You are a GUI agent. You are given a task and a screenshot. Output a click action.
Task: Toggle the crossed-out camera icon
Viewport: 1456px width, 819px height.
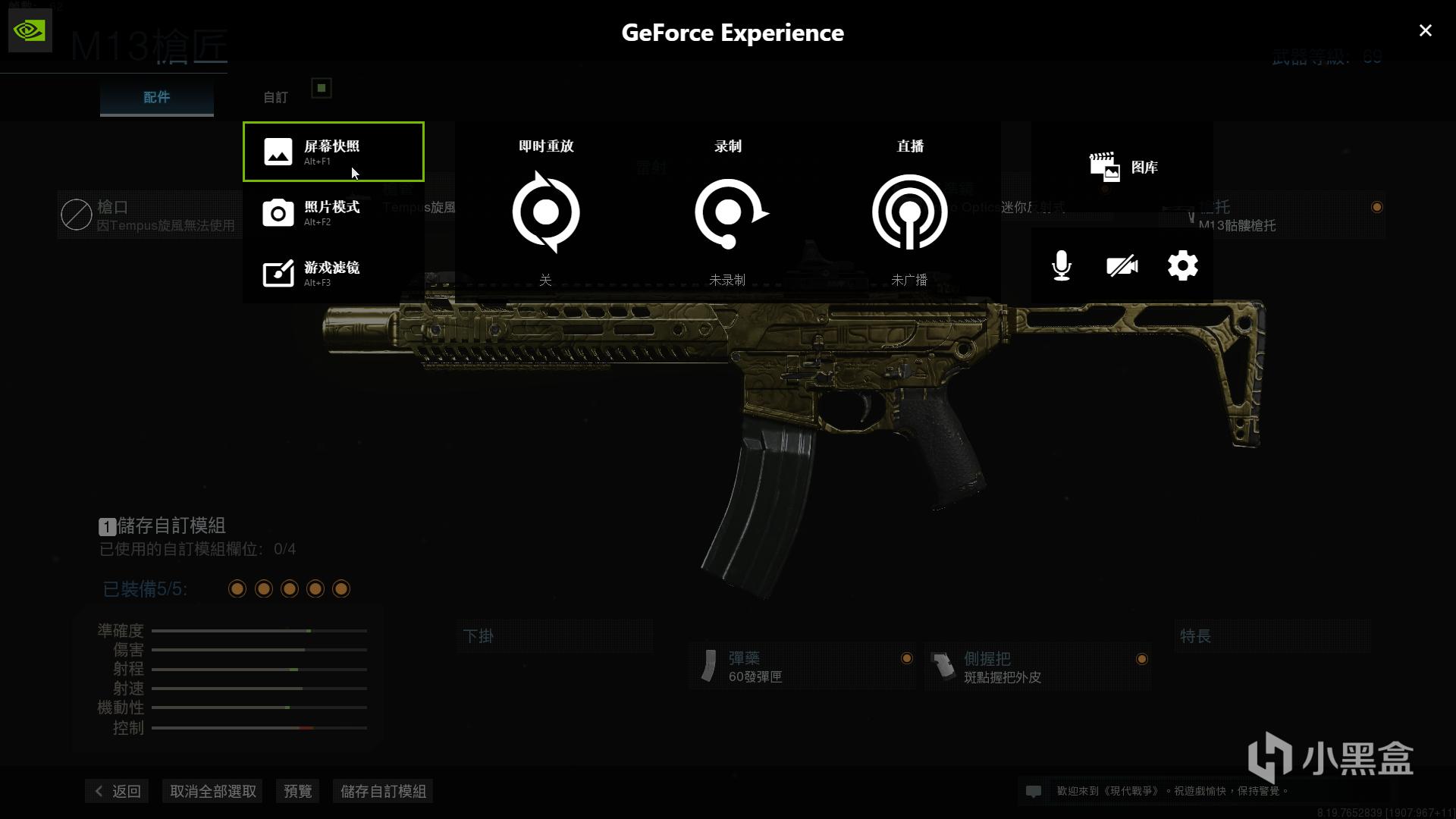coord(1122,265)
